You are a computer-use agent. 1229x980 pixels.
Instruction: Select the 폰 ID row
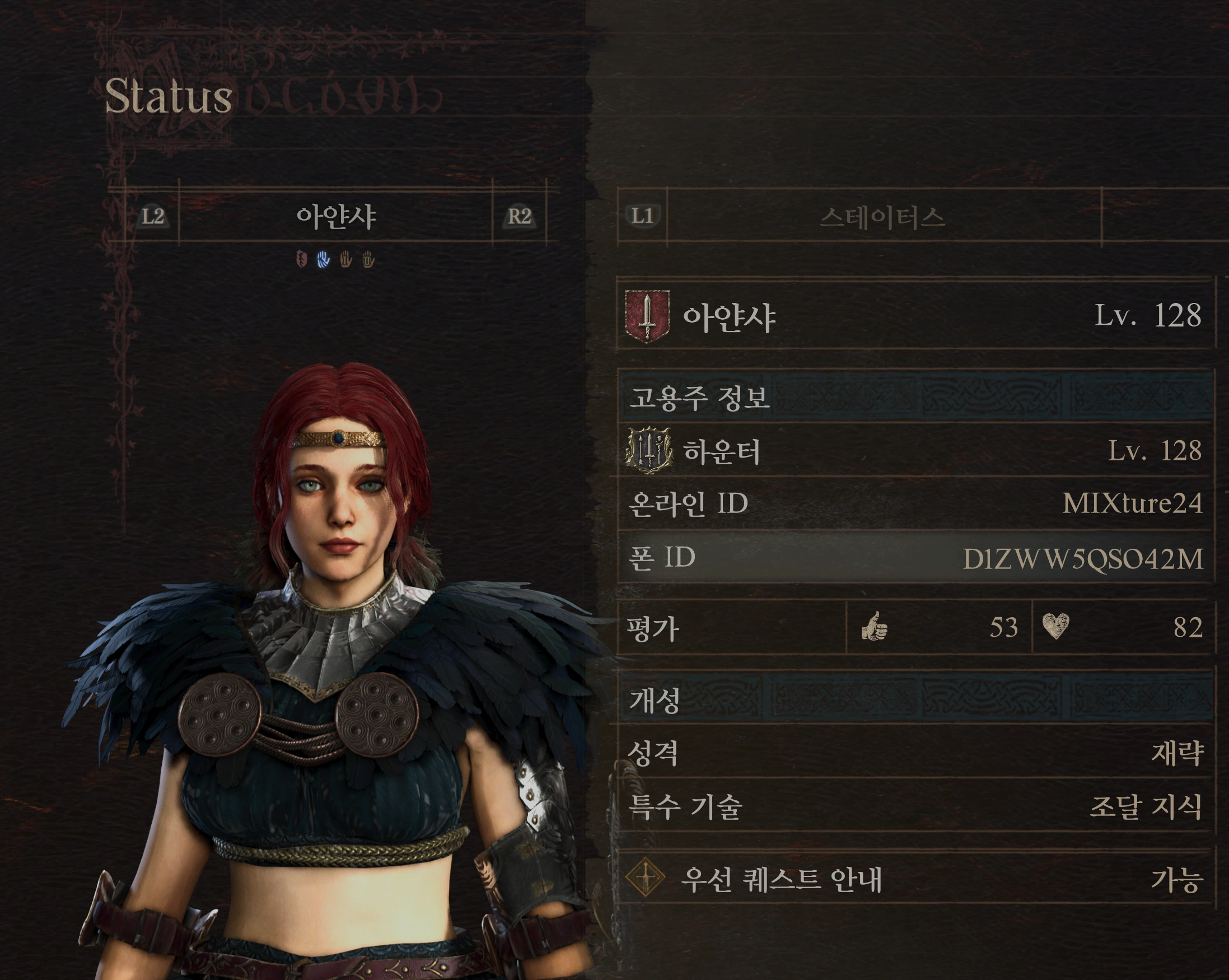click(914, 558)
